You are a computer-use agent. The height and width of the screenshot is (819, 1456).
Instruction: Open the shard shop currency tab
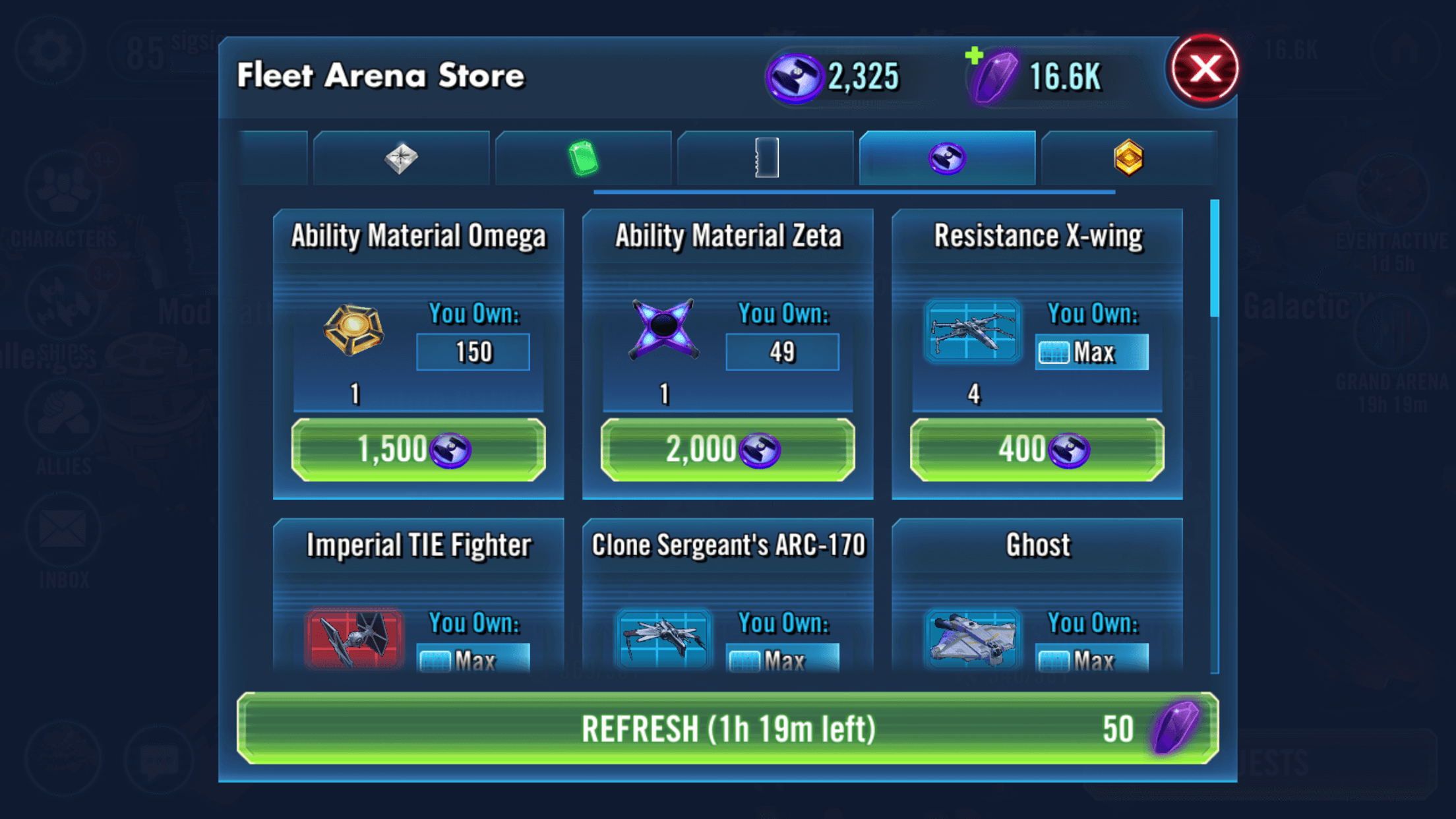coord(401,158)
